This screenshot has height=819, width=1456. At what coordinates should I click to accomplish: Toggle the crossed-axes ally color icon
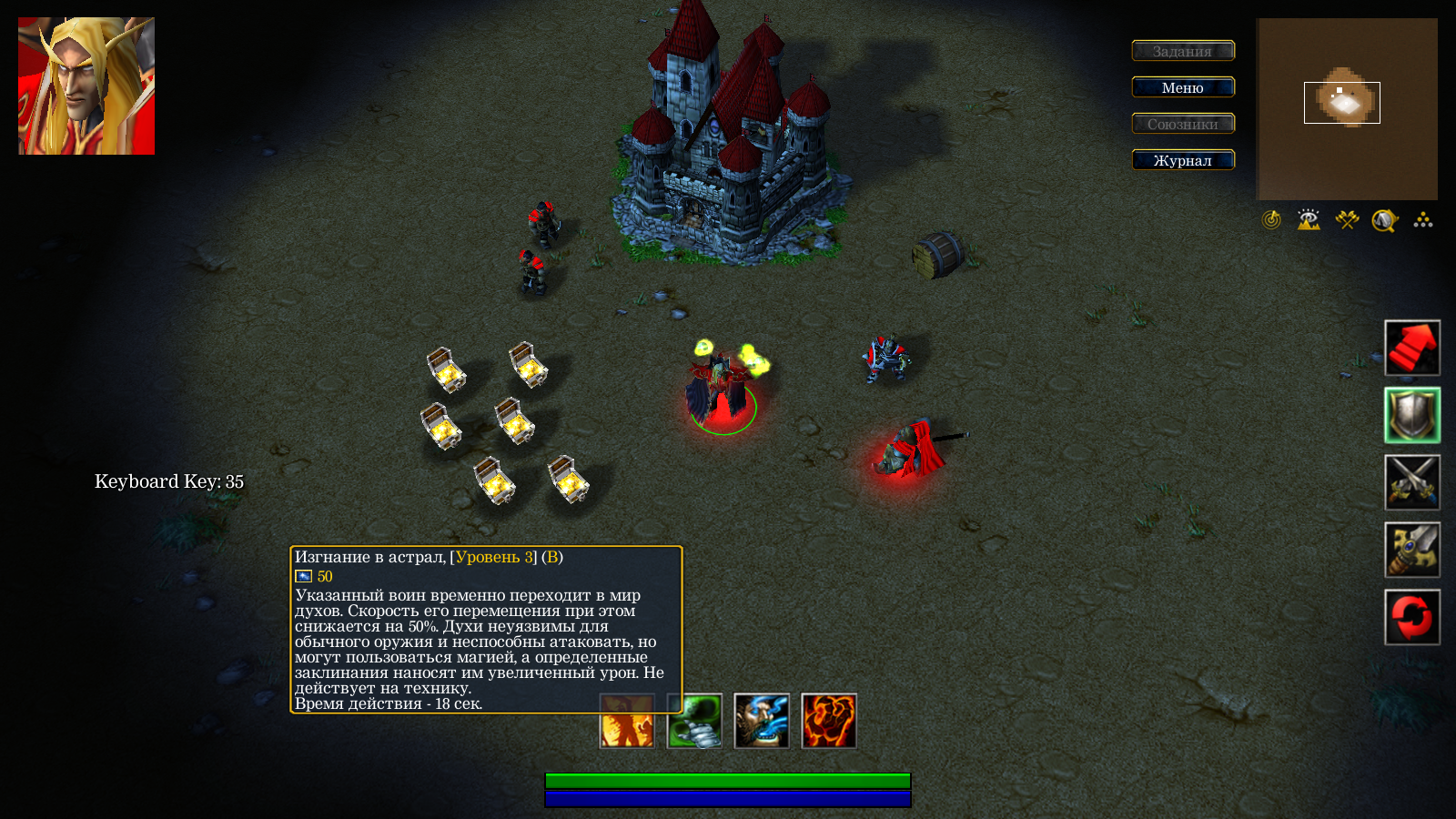[x=1347, y=220]
